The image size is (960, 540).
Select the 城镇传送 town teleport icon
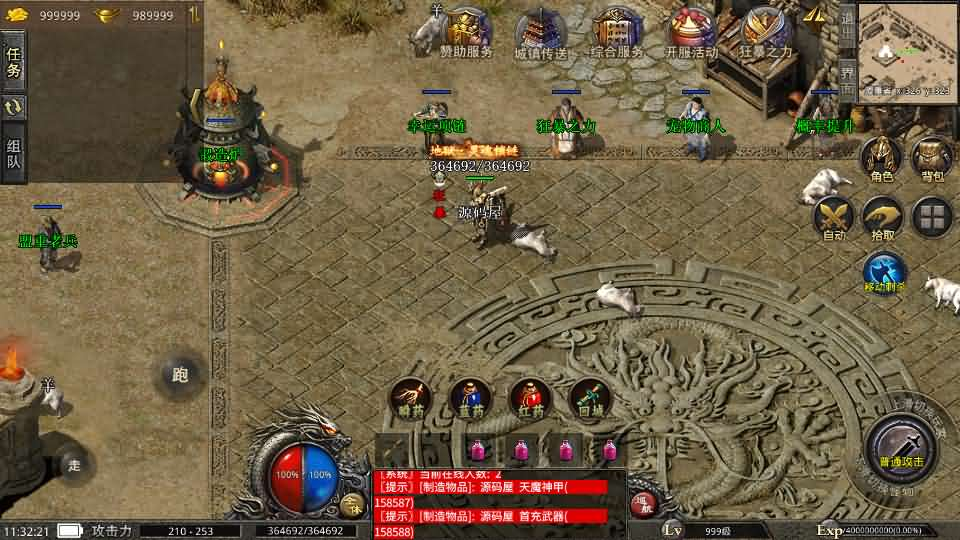pyautogui.click(x=541, y=34)
